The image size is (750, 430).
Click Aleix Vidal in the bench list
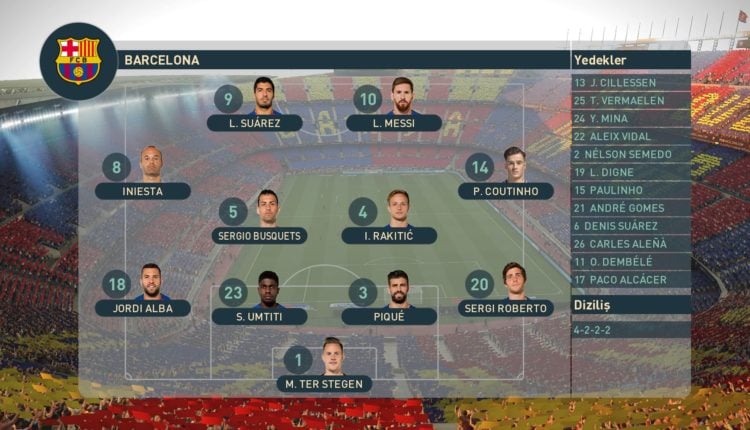631,136
